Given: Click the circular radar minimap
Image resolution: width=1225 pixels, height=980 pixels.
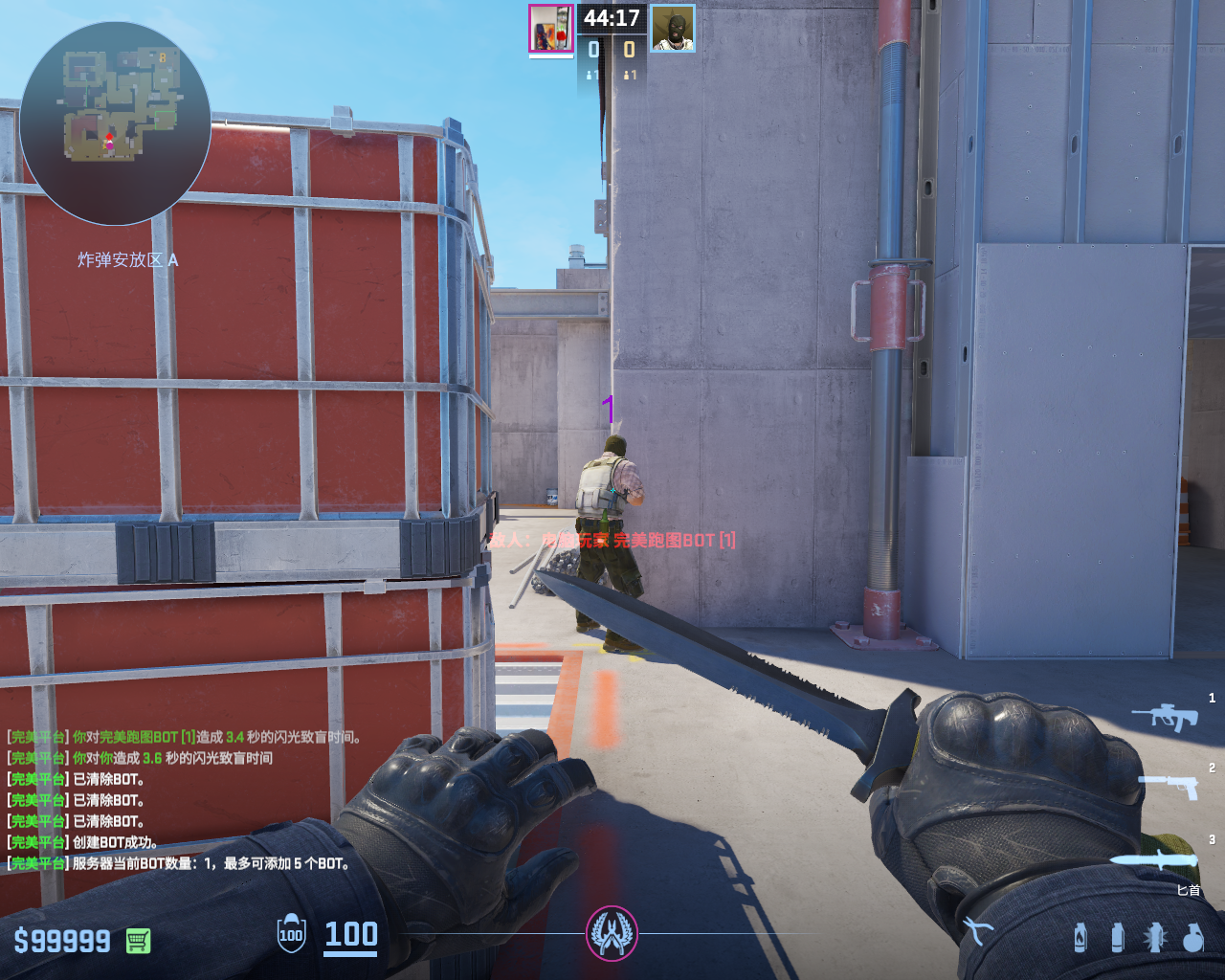Looking at the screenshot, I should [115, 122].
